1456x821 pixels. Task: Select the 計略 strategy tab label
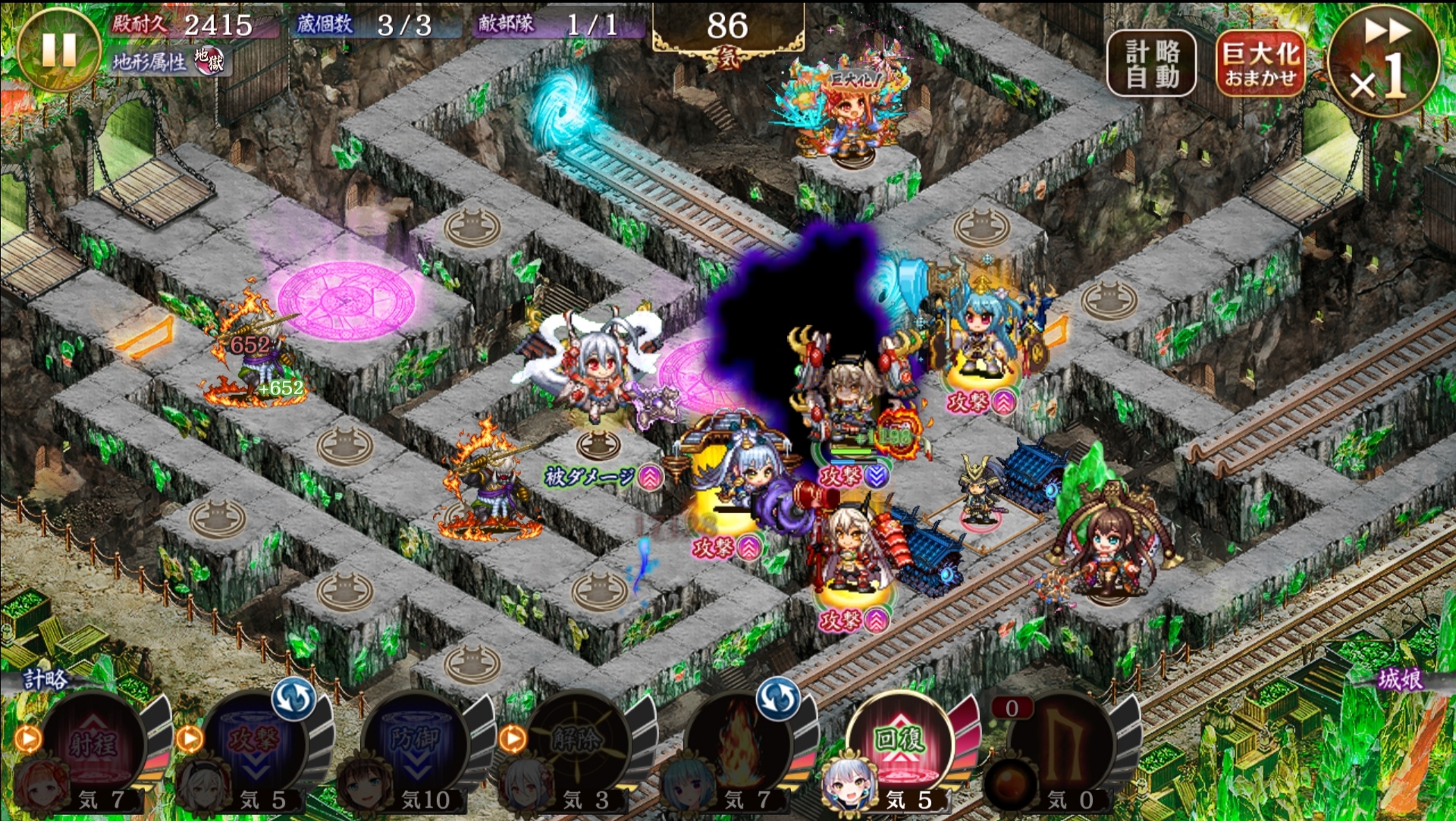[45, 678]
